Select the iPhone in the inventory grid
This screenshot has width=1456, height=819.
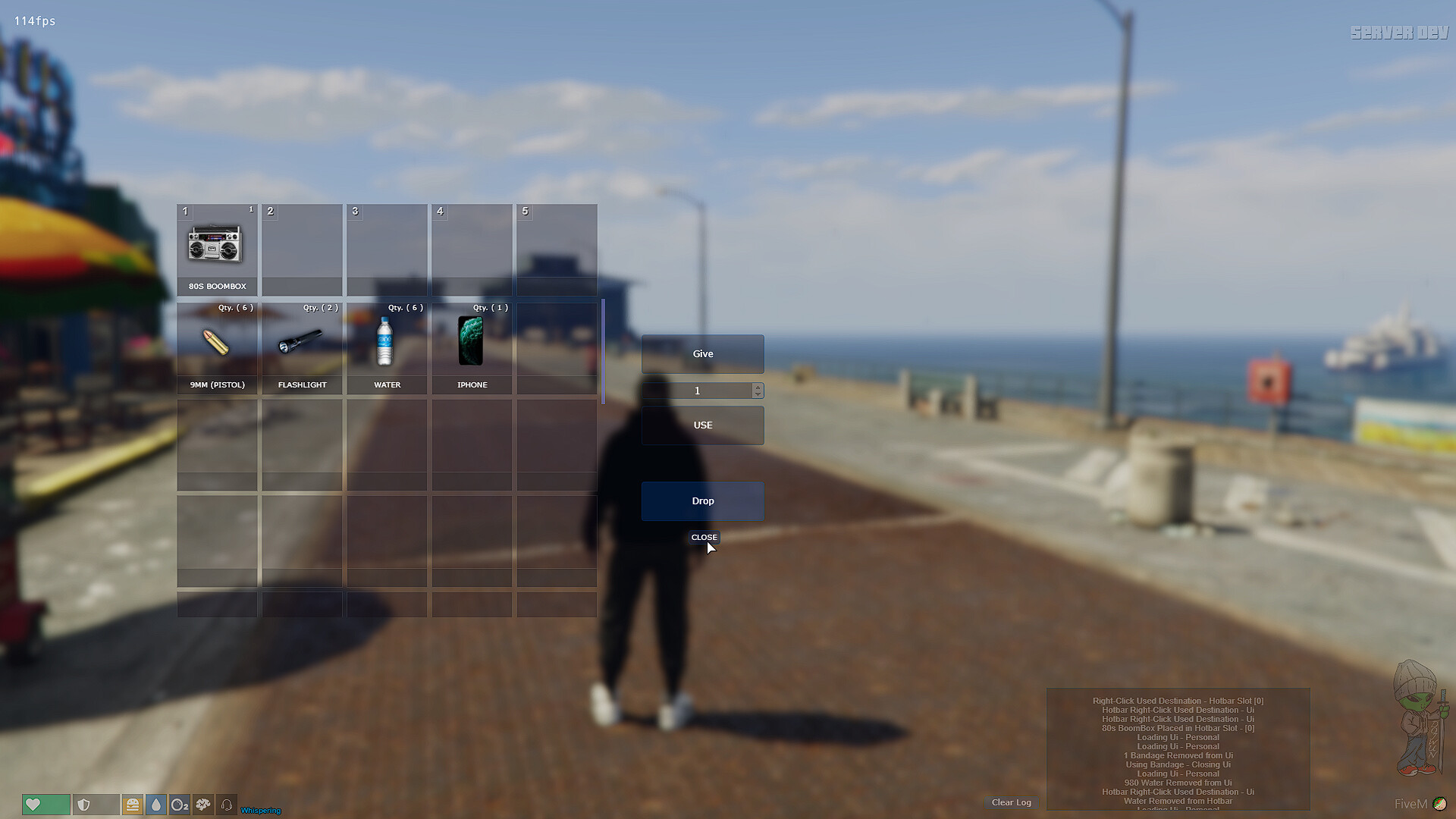(471, 345)
